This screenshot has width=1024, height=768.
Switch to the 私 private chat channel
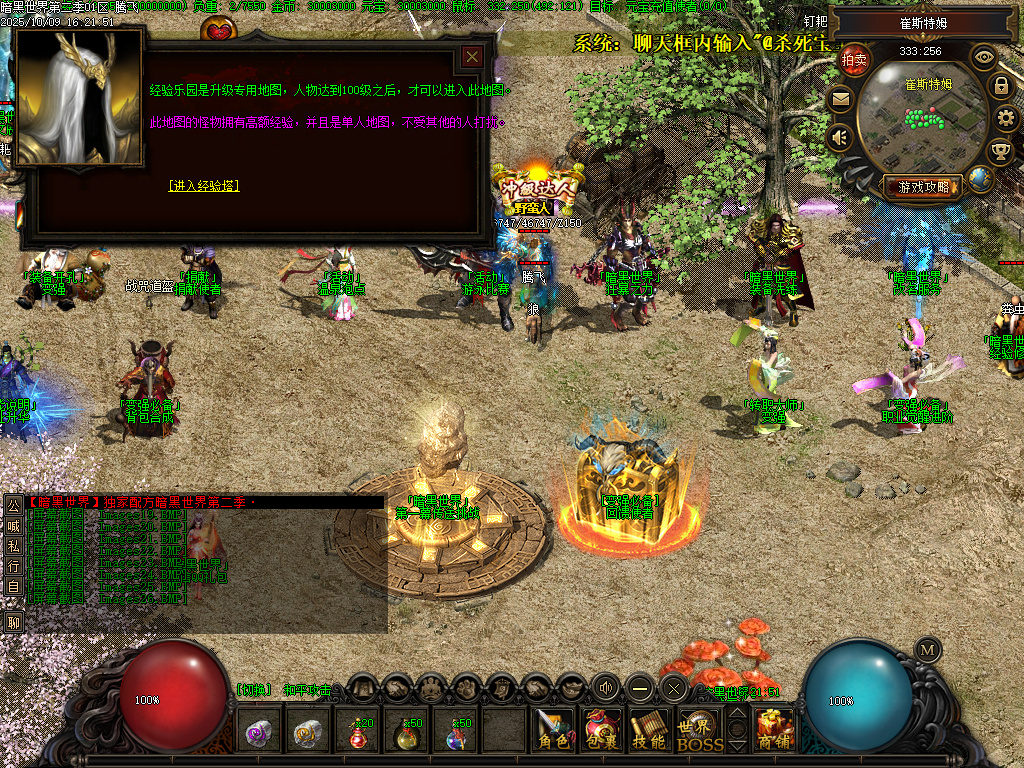click(x=14, y=546)
